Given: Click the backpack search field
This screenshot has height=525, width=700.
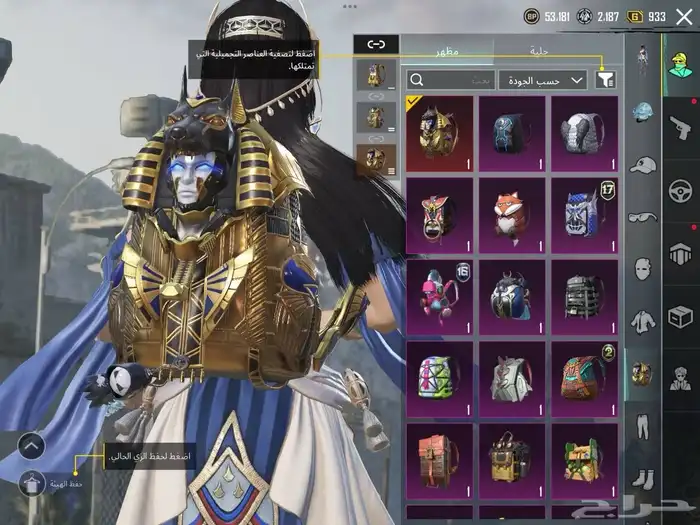Looking at the screenshot, I should click(x=451, y=79).
